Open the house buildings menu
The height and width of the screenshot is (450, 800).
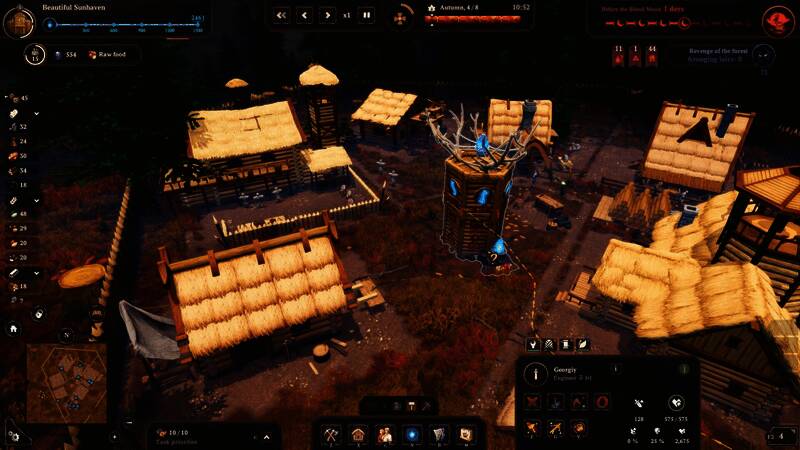tap(359, 435)
